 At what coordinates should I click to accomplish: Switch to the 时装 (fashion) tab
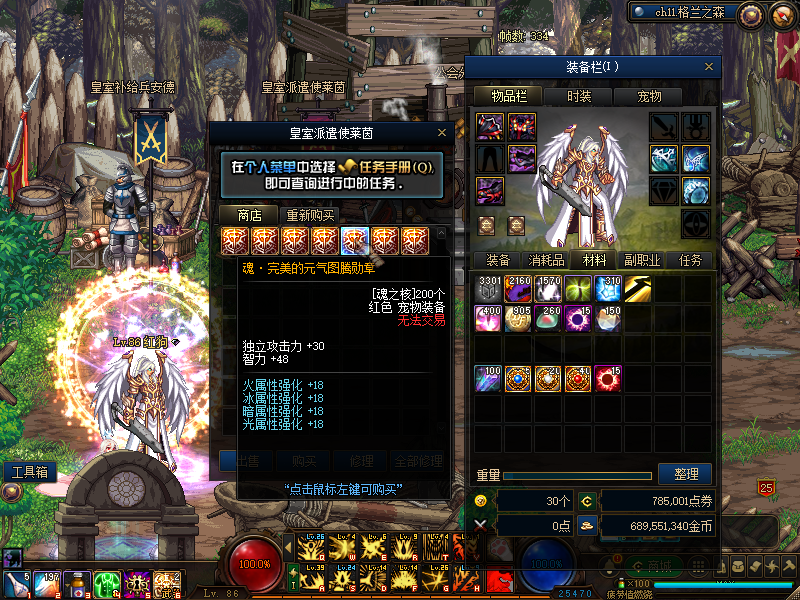579,96
